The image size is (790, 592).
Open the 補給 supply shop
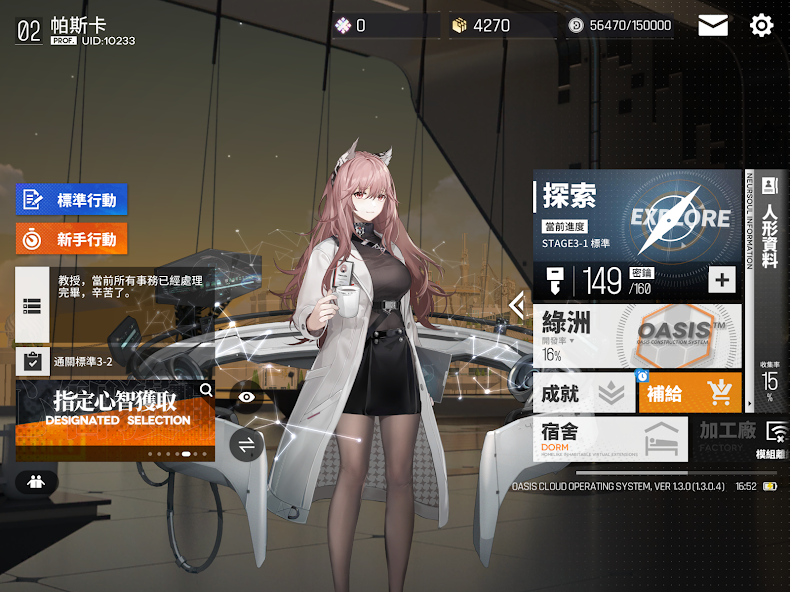click(x=689, y=393)
